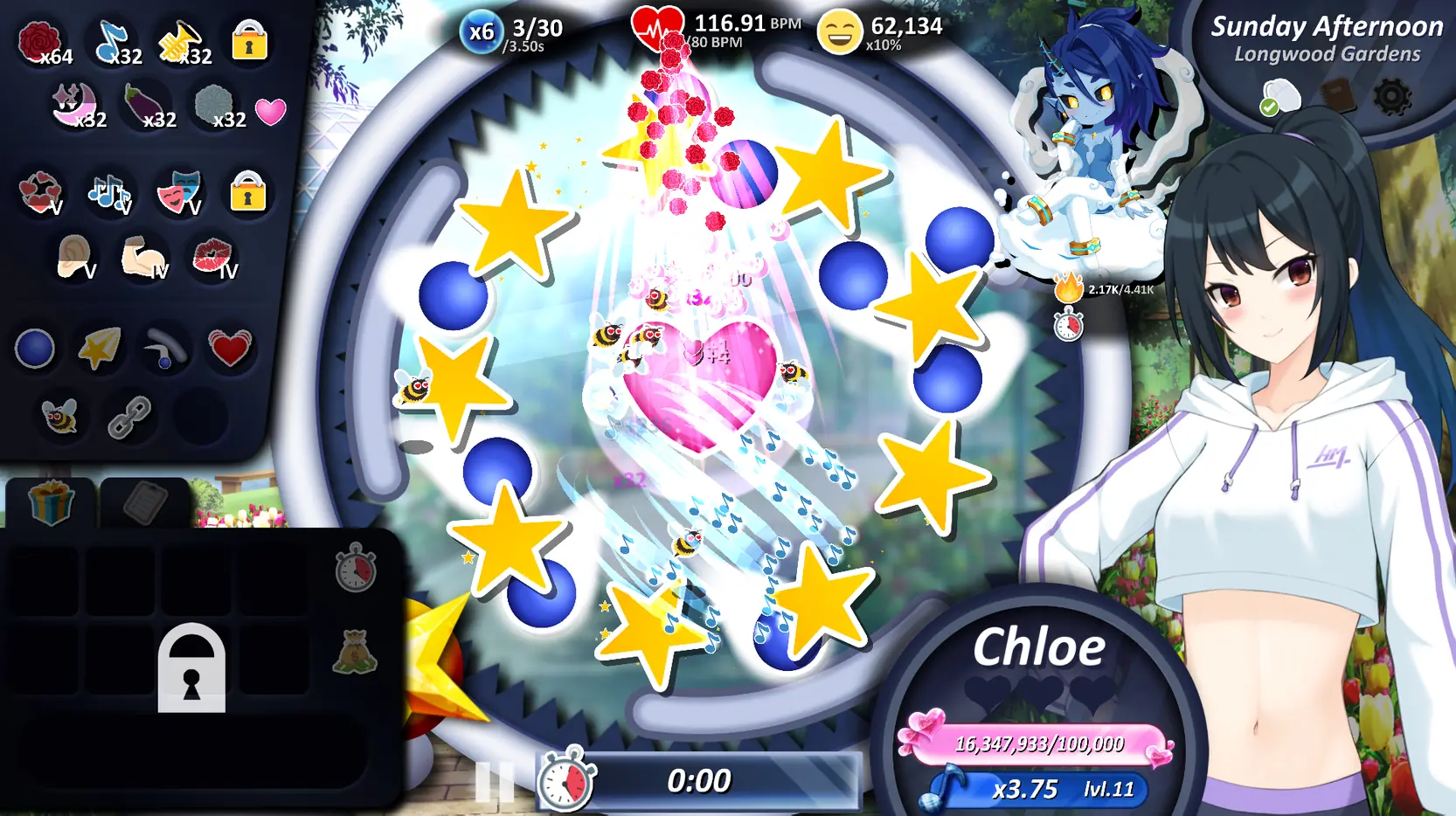The image size is (1456, 816).
Task: Choose the golden trumpet x32 upgrade
Action: tap(182, 41)
